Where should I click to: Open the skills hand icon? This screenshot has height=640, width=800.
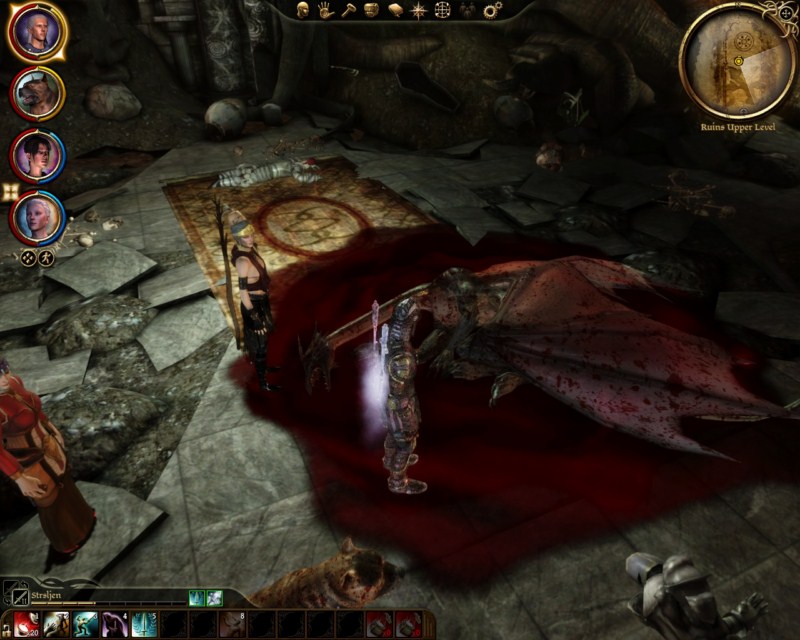tap(325, 10)
